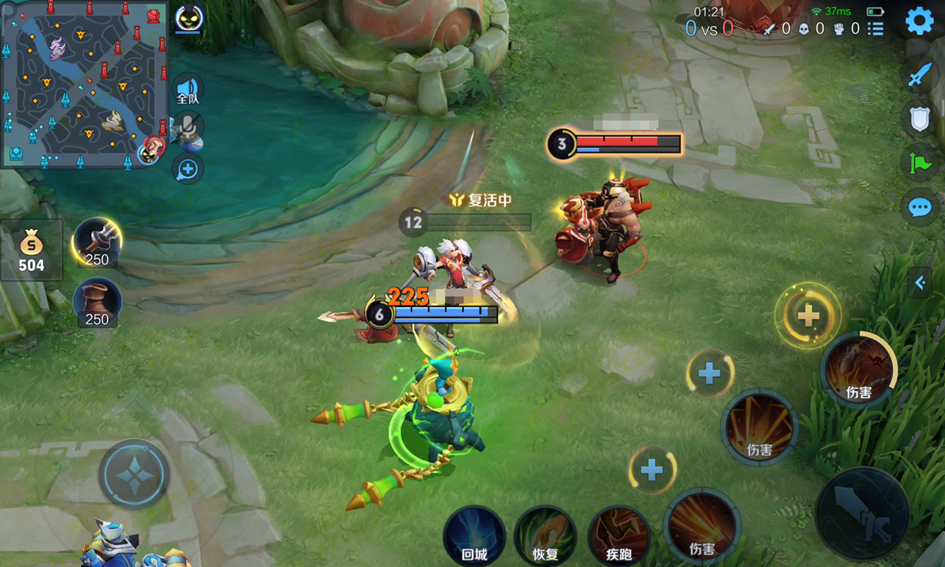The height and width of the screenshot is (567, 945).
Task: Show the scoreboard list icon
Action: click(x=876, y=28)
